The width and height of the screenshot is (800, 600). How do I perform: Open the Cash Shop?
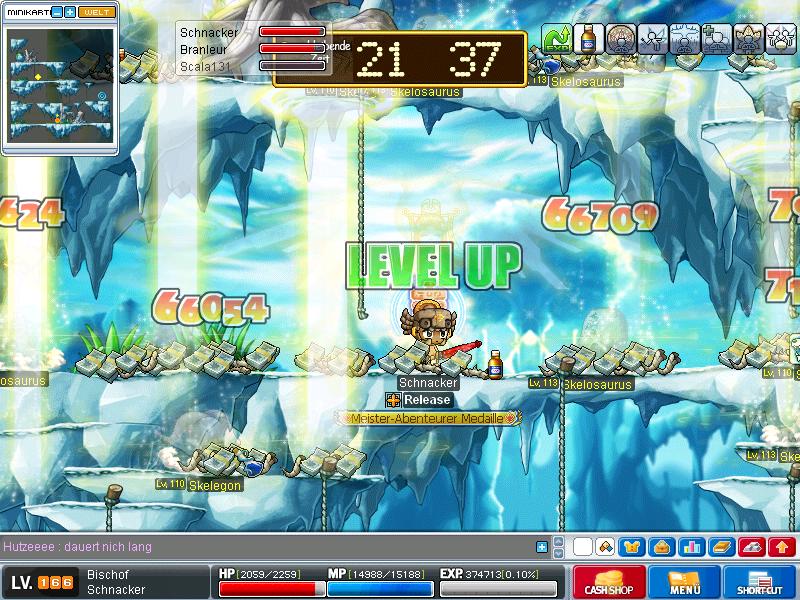(607, 582)
